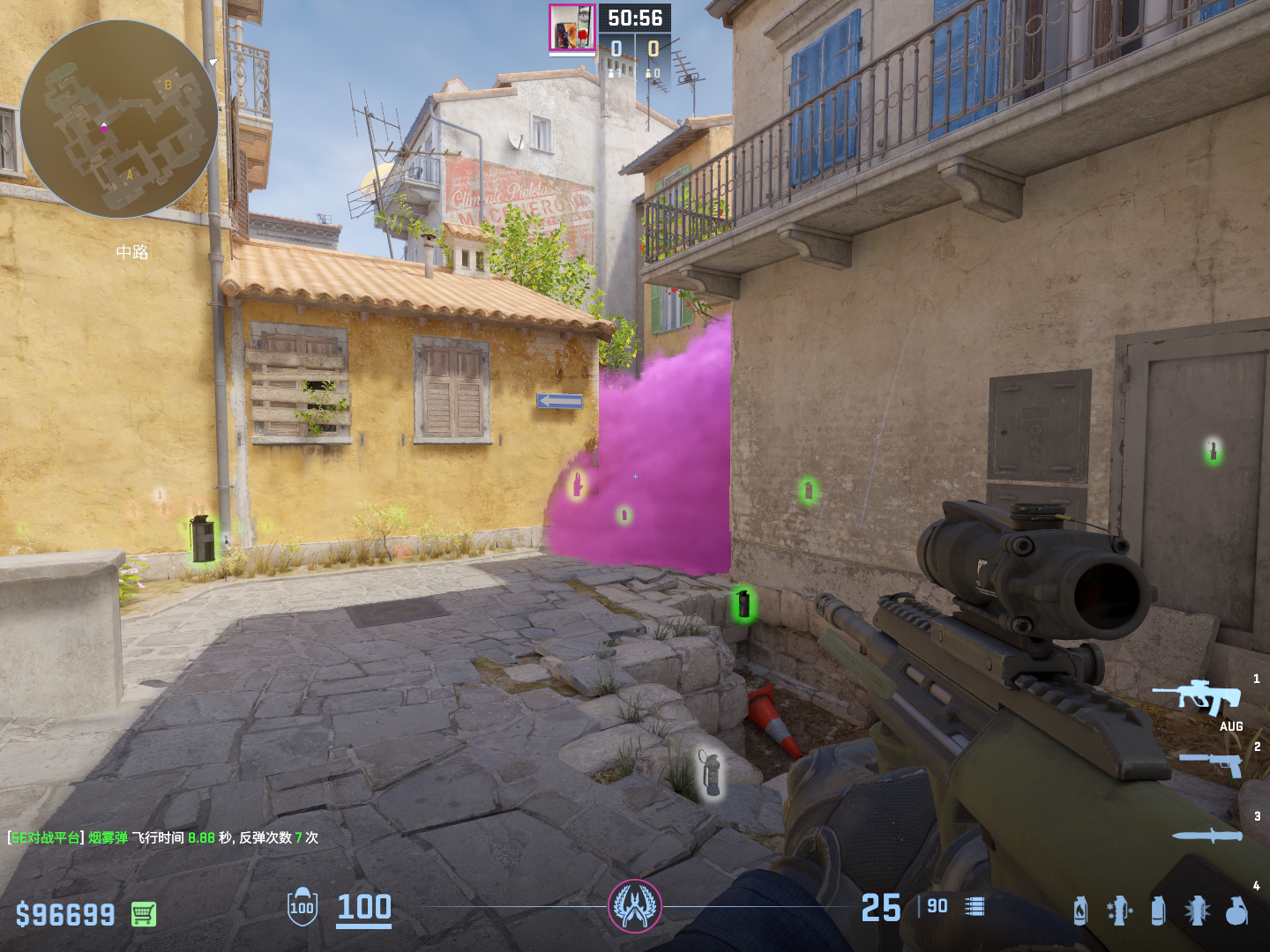
Task: Select the AUG rifle weapon slot
Action: [x=1197, y=698]
